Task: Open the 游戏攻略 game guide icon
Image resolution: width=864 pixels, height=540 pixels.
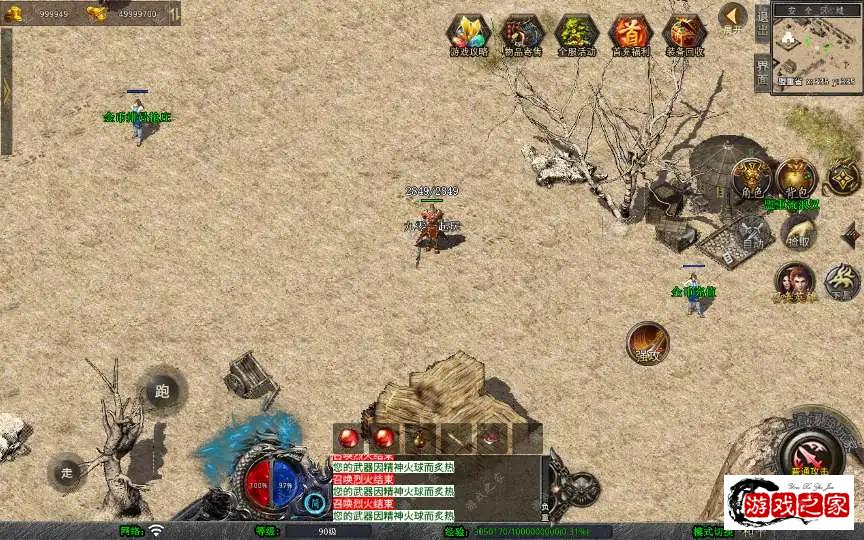Action: tap(467, 33)
